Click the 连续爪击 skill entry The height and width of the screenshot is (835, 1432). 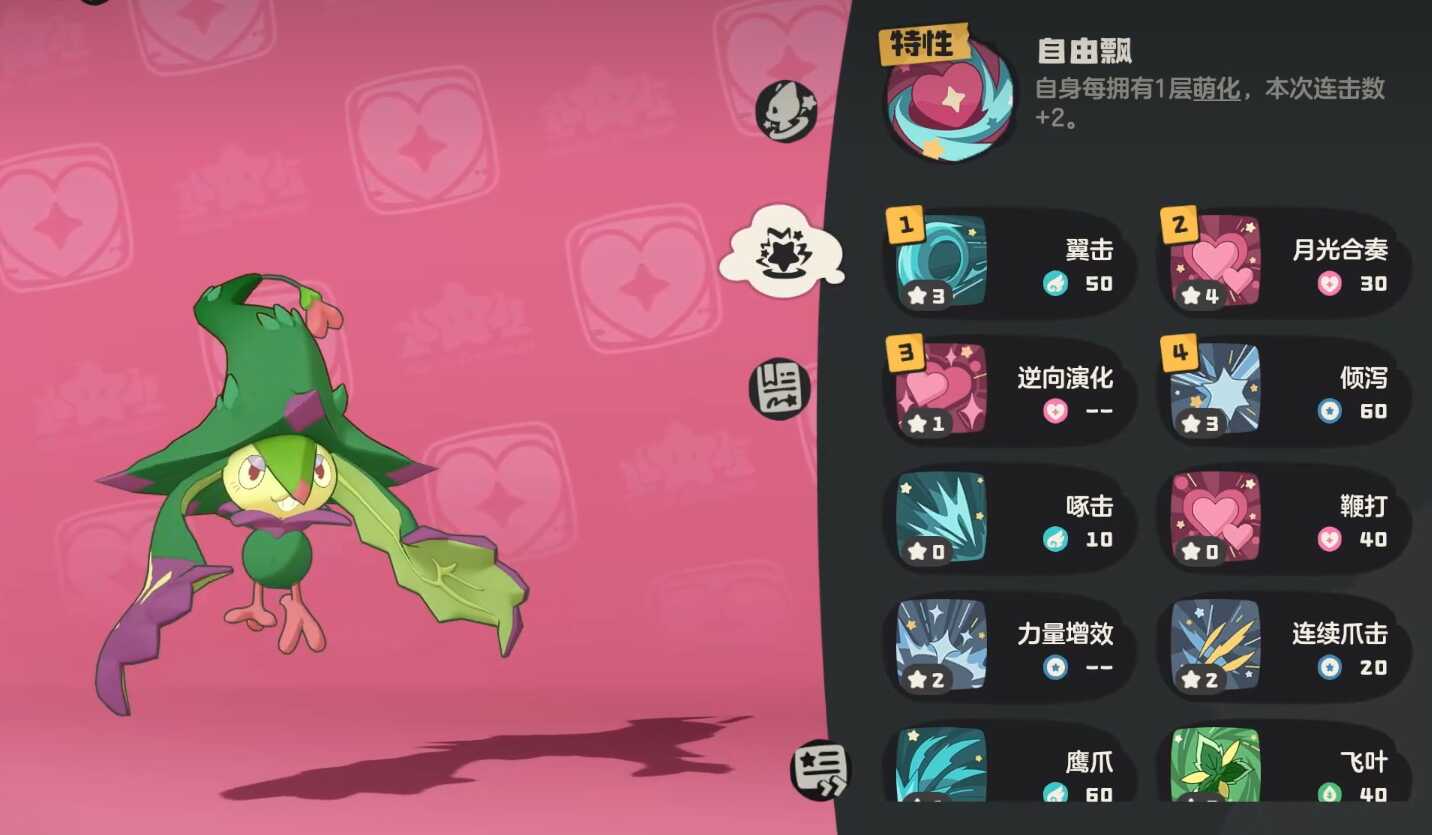point(1284,647)
